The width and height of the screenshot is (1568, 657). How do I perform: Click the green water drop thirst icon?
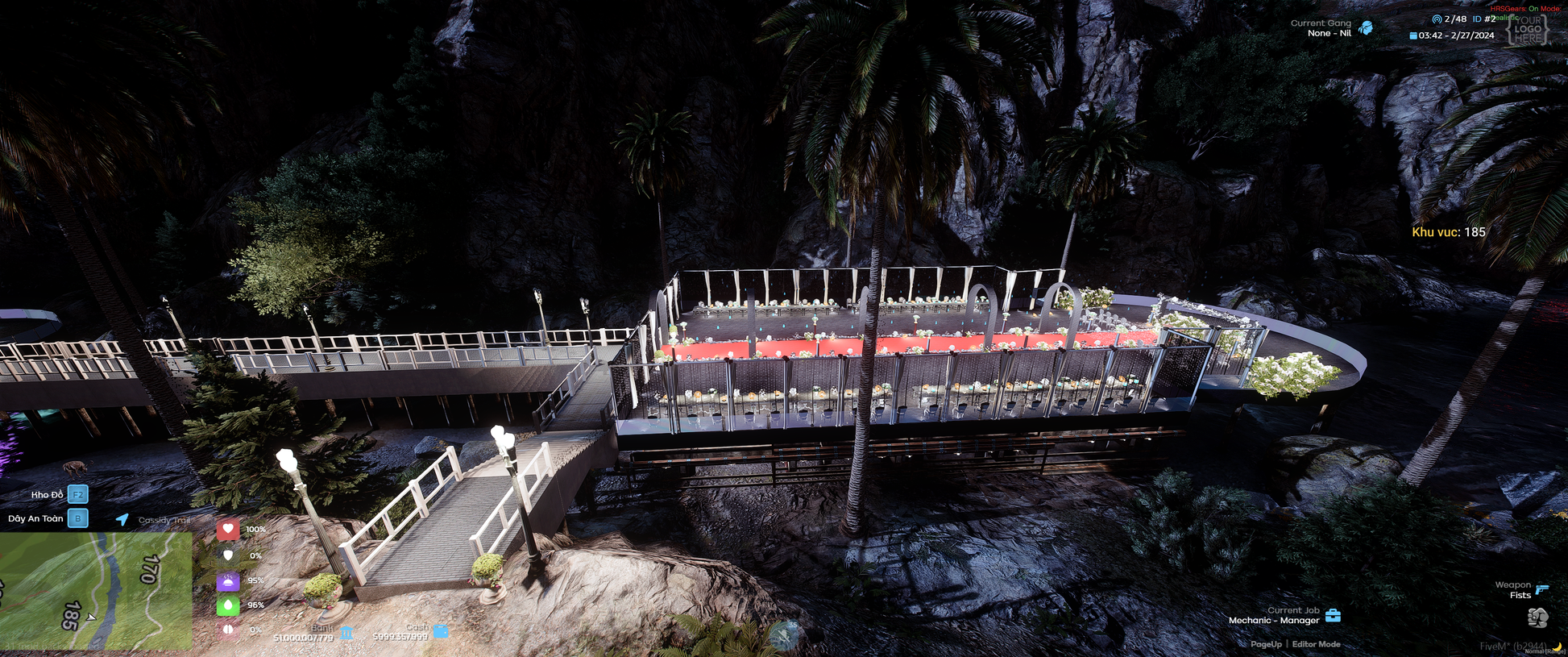point(228,605)
